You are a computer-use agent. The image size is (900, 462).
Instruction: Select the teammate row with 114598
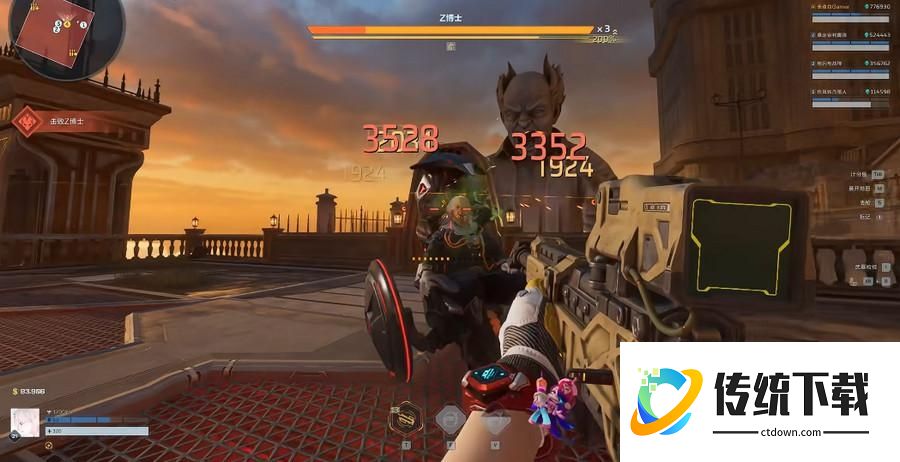point(849,94)
